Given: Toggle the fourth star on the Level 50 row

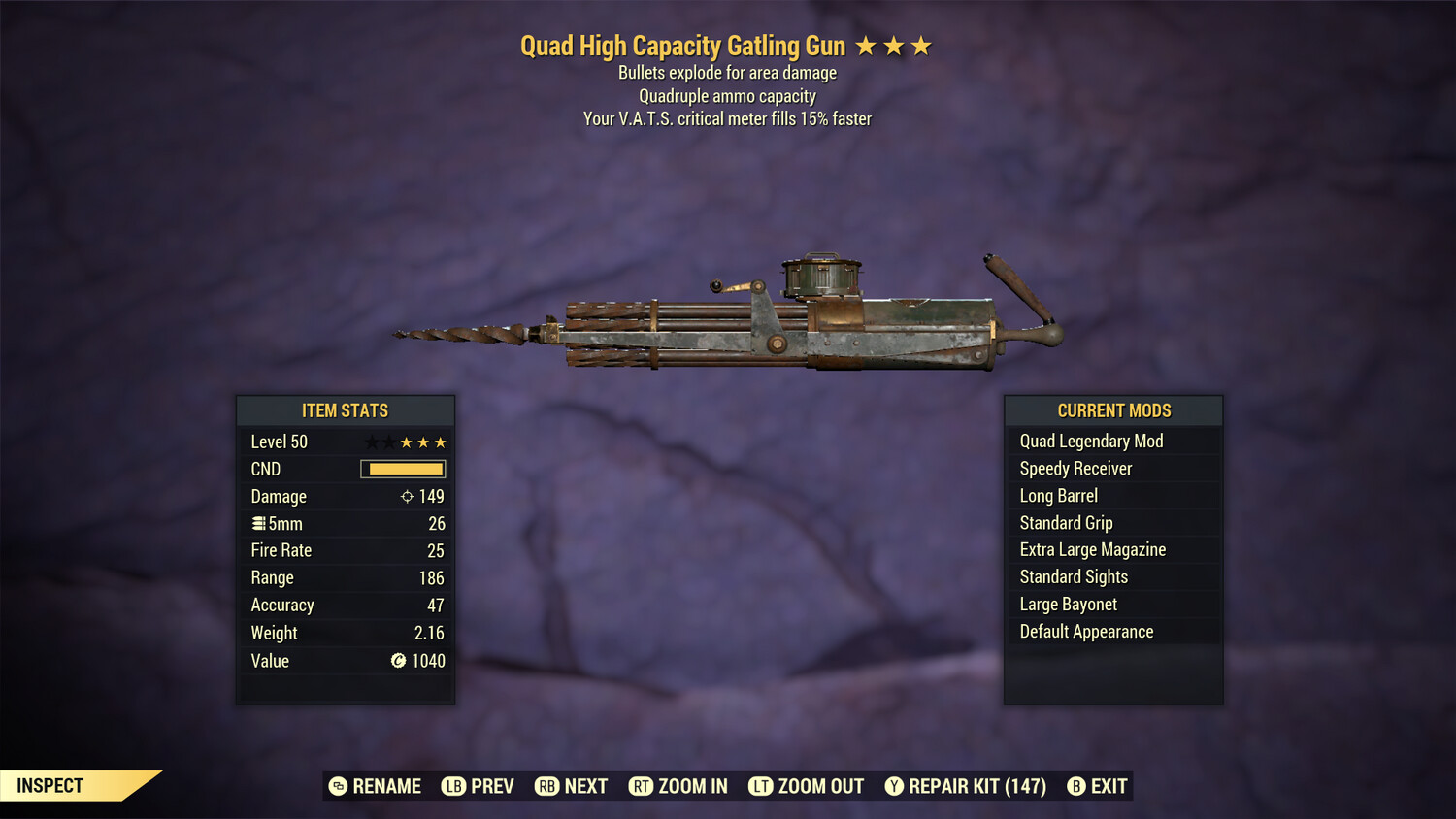Looking at the screenshot, I should [421, 442].
